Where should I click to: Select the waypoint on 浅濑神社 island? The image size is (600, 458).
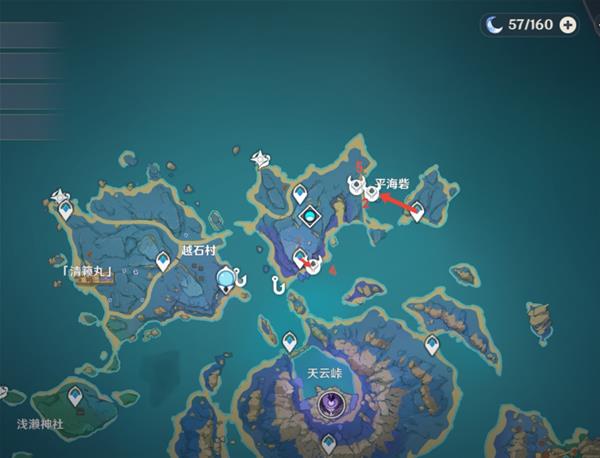coord(74,396)
